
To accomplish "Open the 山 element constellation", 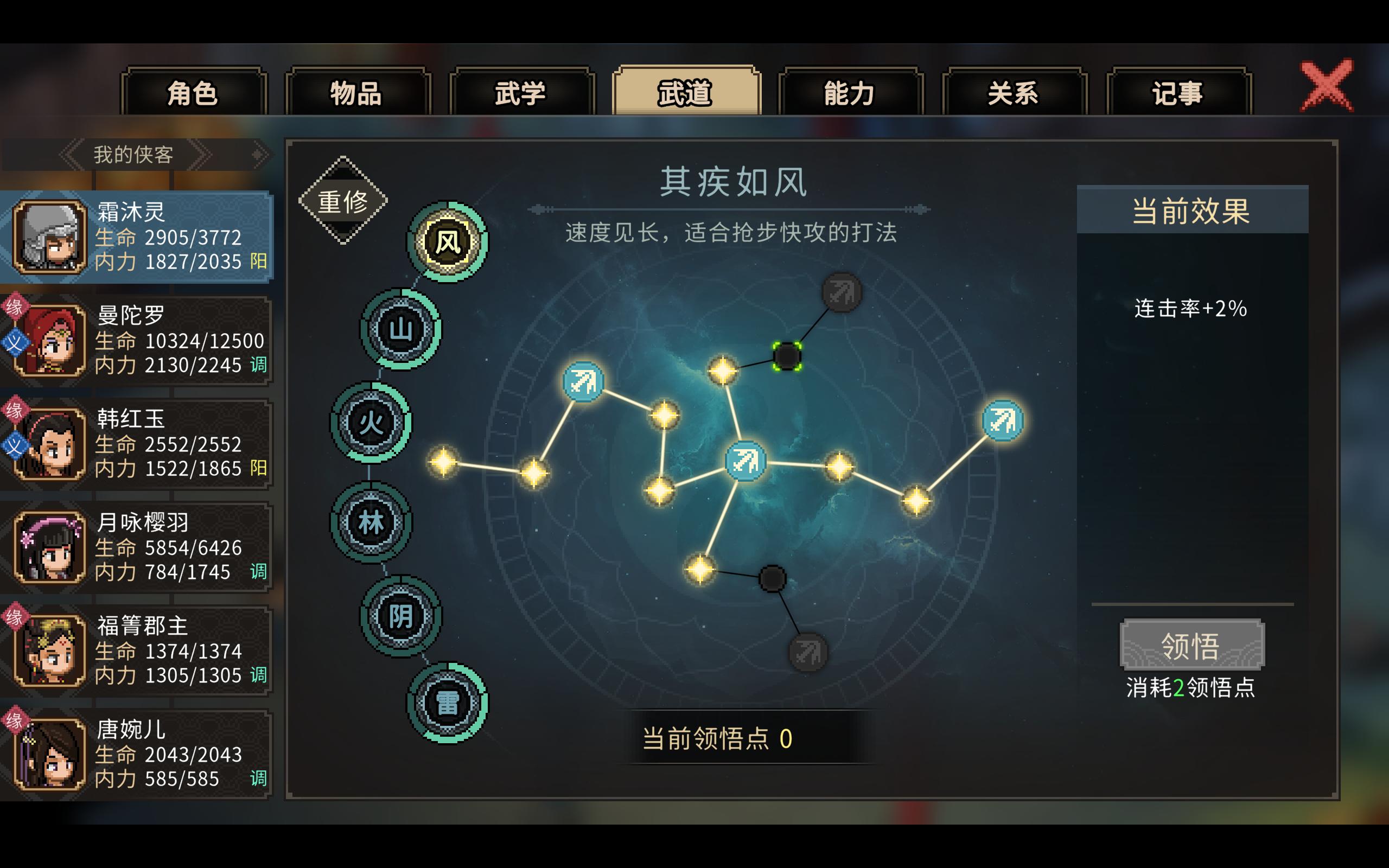I will tap(402, 329).
